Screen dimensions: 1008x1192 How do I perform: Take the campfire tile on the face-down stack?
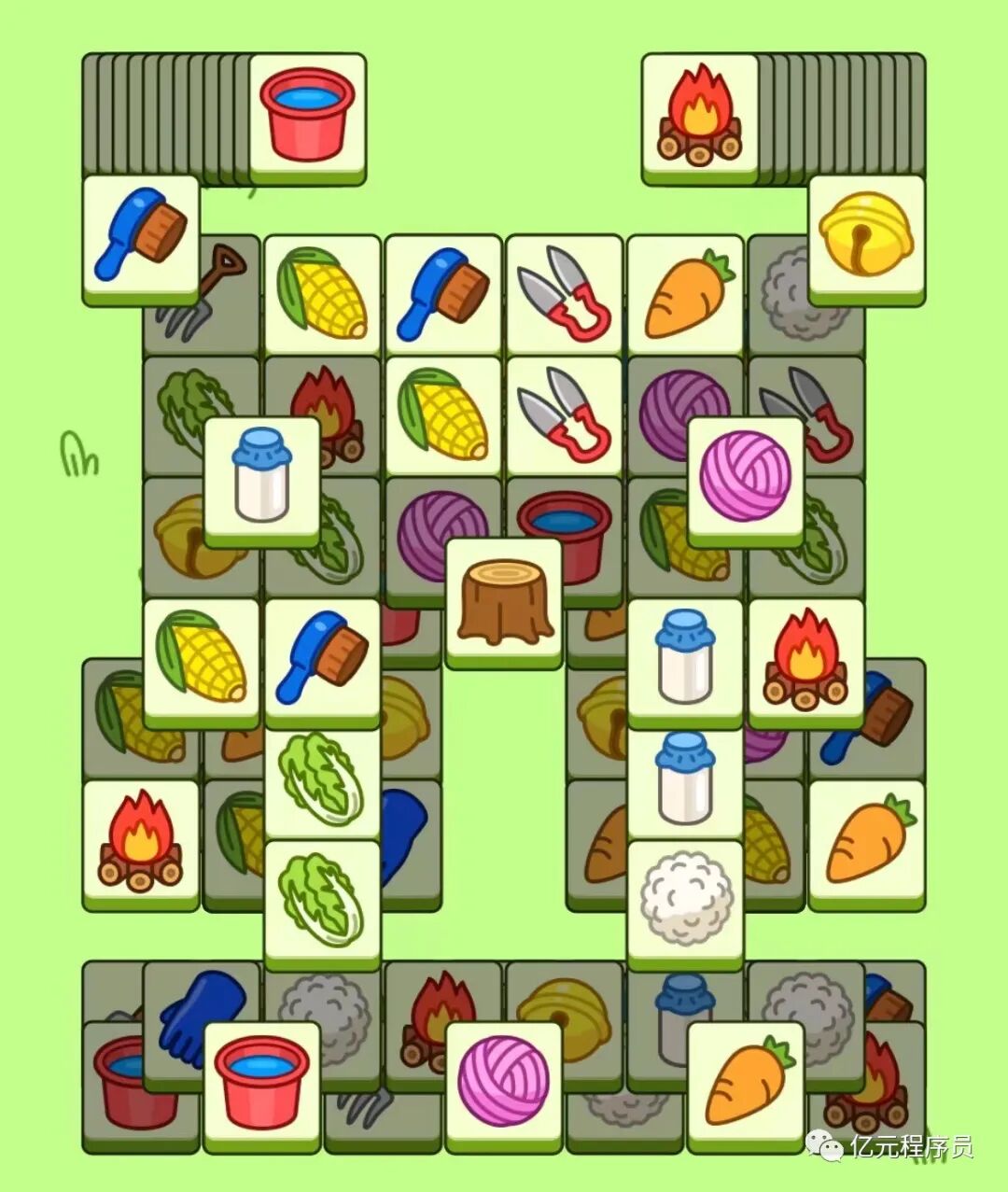pos(700,116)
